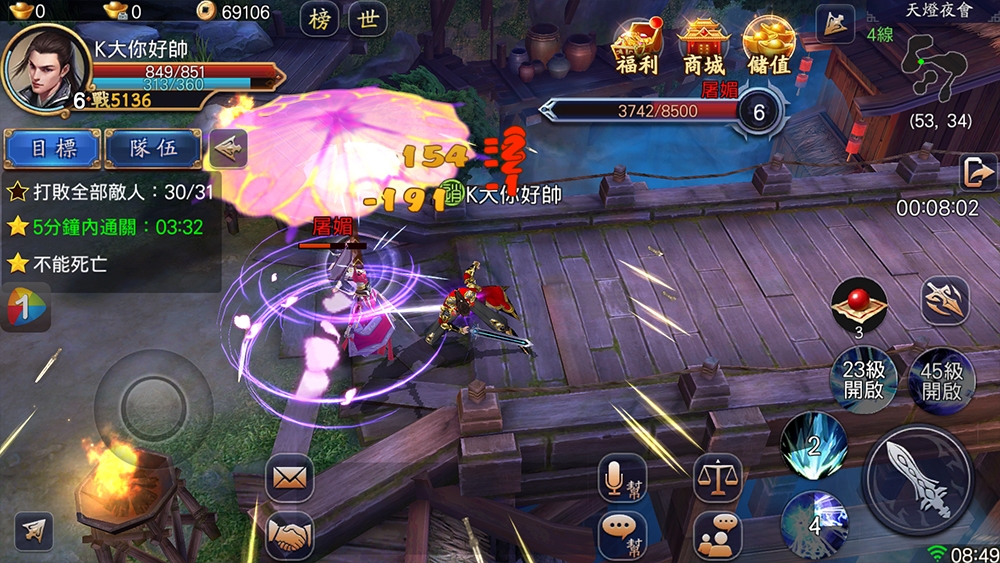Exit the dungeon via the exit icon
This screenshot has width=1000, height=563.
pyautogui.click(x=977, y=173)
